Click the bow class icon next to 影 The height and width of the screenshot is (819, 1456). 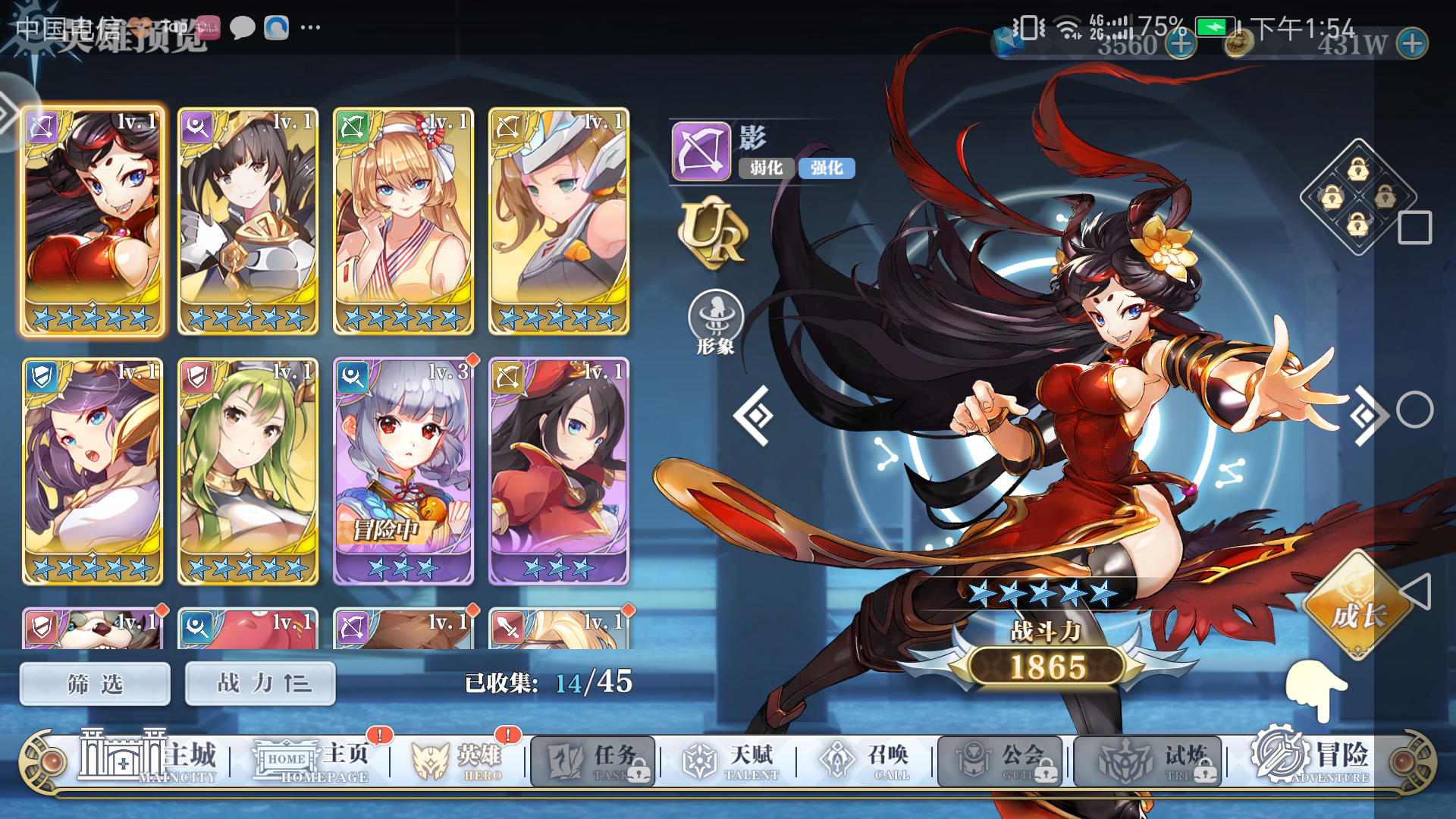pyautogui.click(x=700, y=152)
